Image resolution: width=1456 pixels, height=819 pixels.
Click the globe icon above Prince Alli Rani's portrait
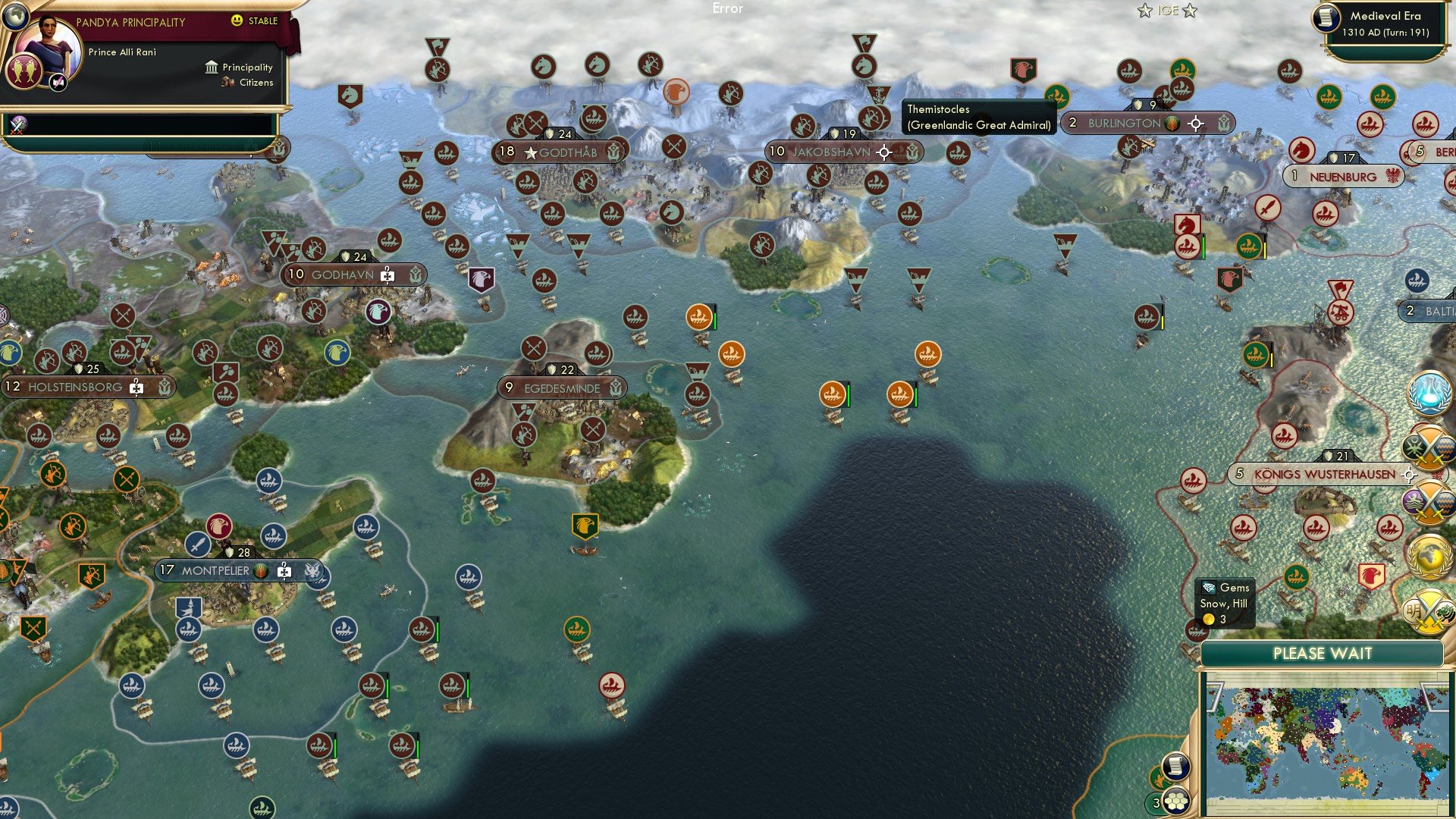(15, 17)
